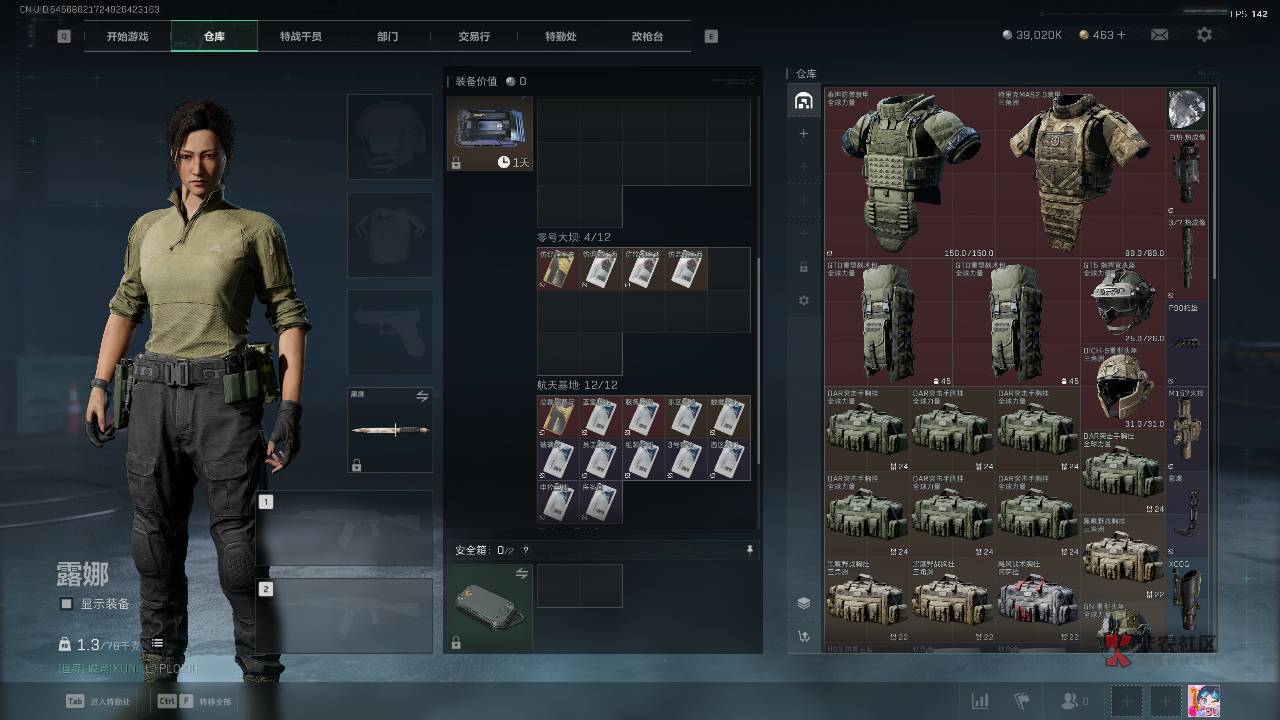
Task: Select the 特勤处 tab
Action: point(560,36)
